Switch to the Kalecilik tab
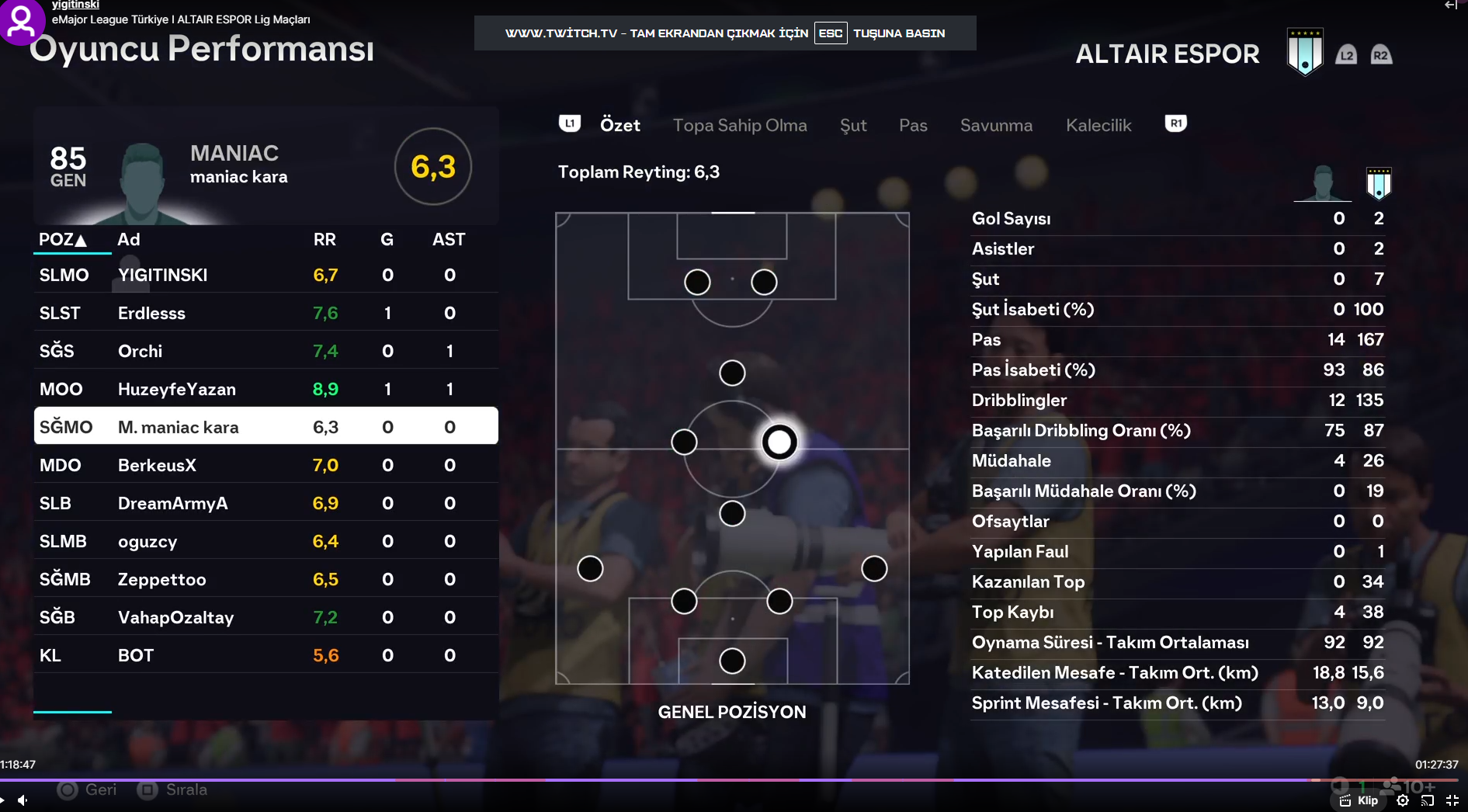This screenshot has width=1468, height=812. click(x=1098, y=125)
